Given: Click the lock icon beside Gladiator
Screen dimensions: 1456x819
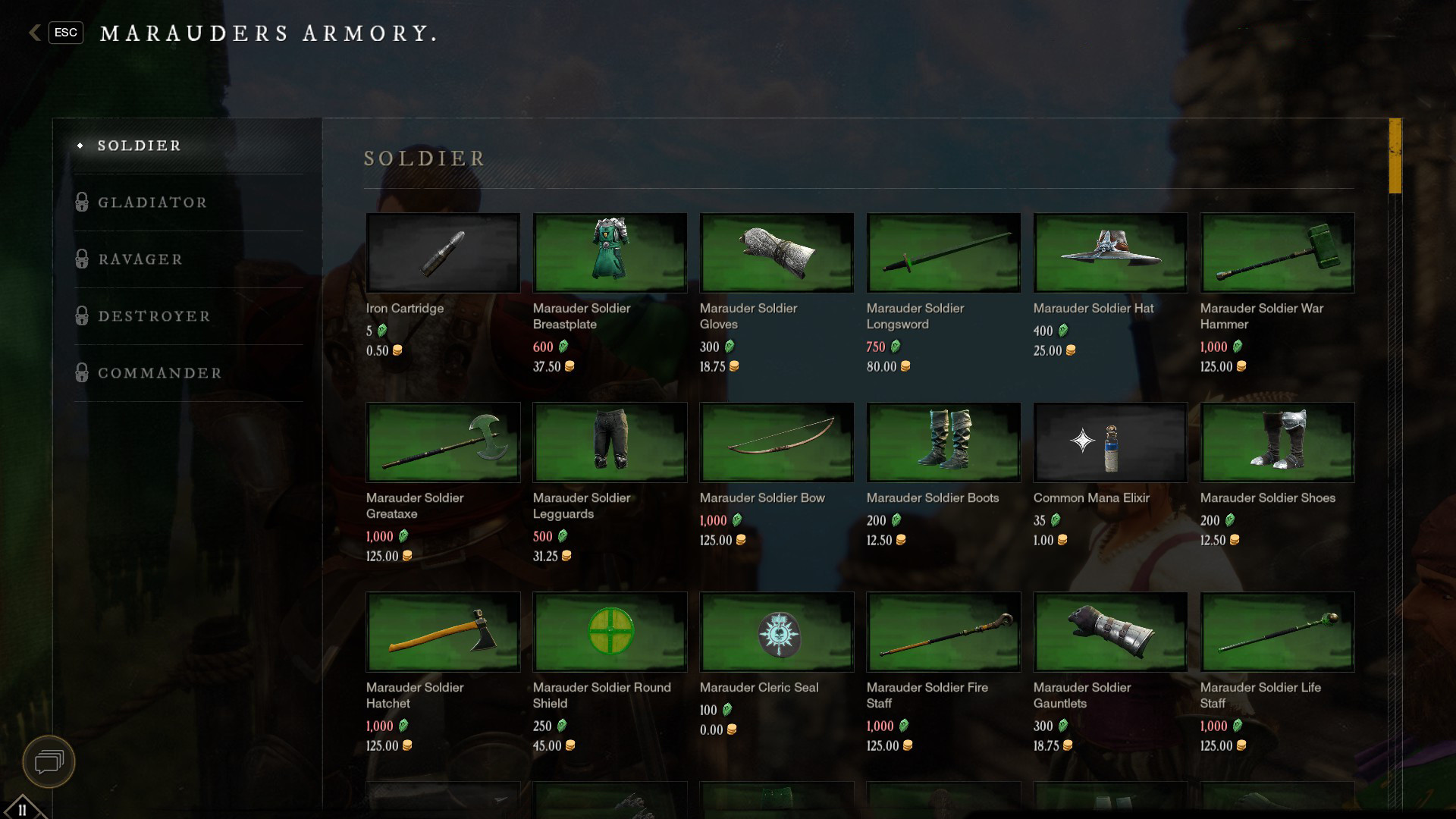Looking at the screenshot, I should click(x=82, y=202).
